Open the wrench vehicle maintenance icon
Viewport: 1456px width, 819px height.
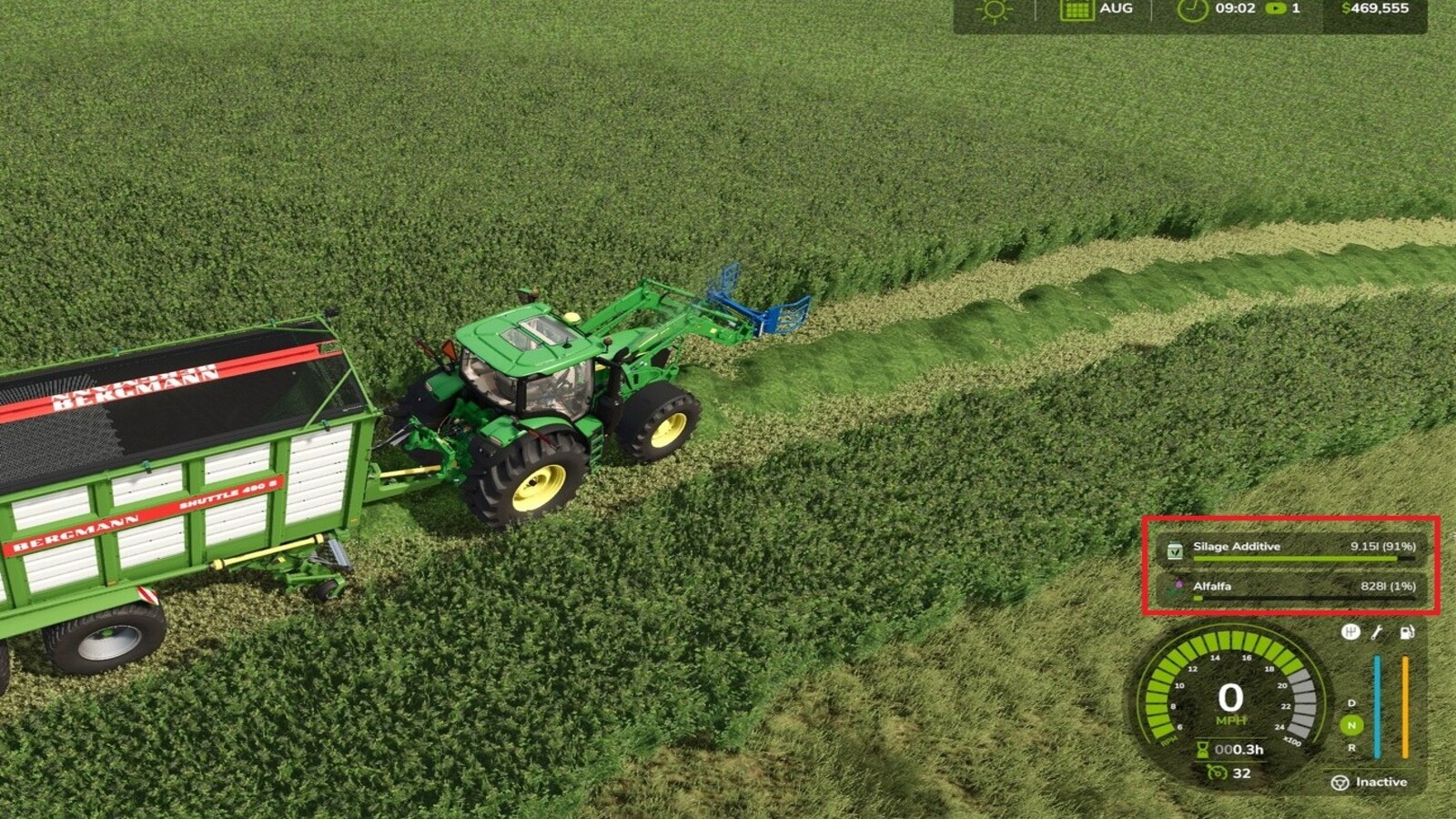(1377, 634)
